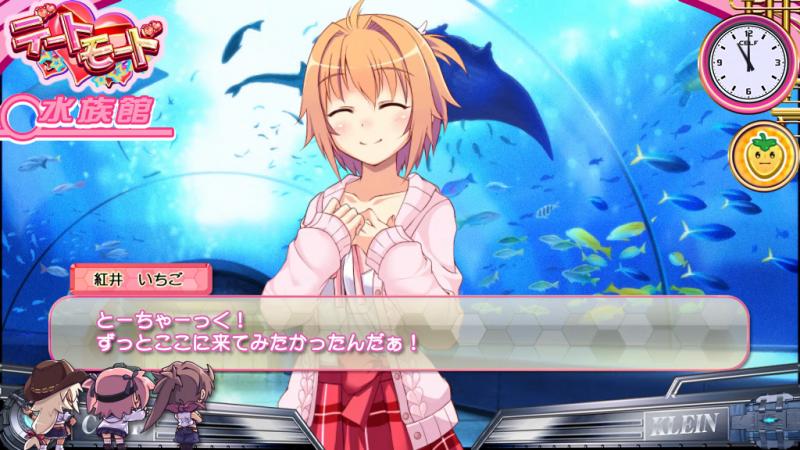Advance the dialogue by clicking the text box
800x450 pixels.
[400, 333]
